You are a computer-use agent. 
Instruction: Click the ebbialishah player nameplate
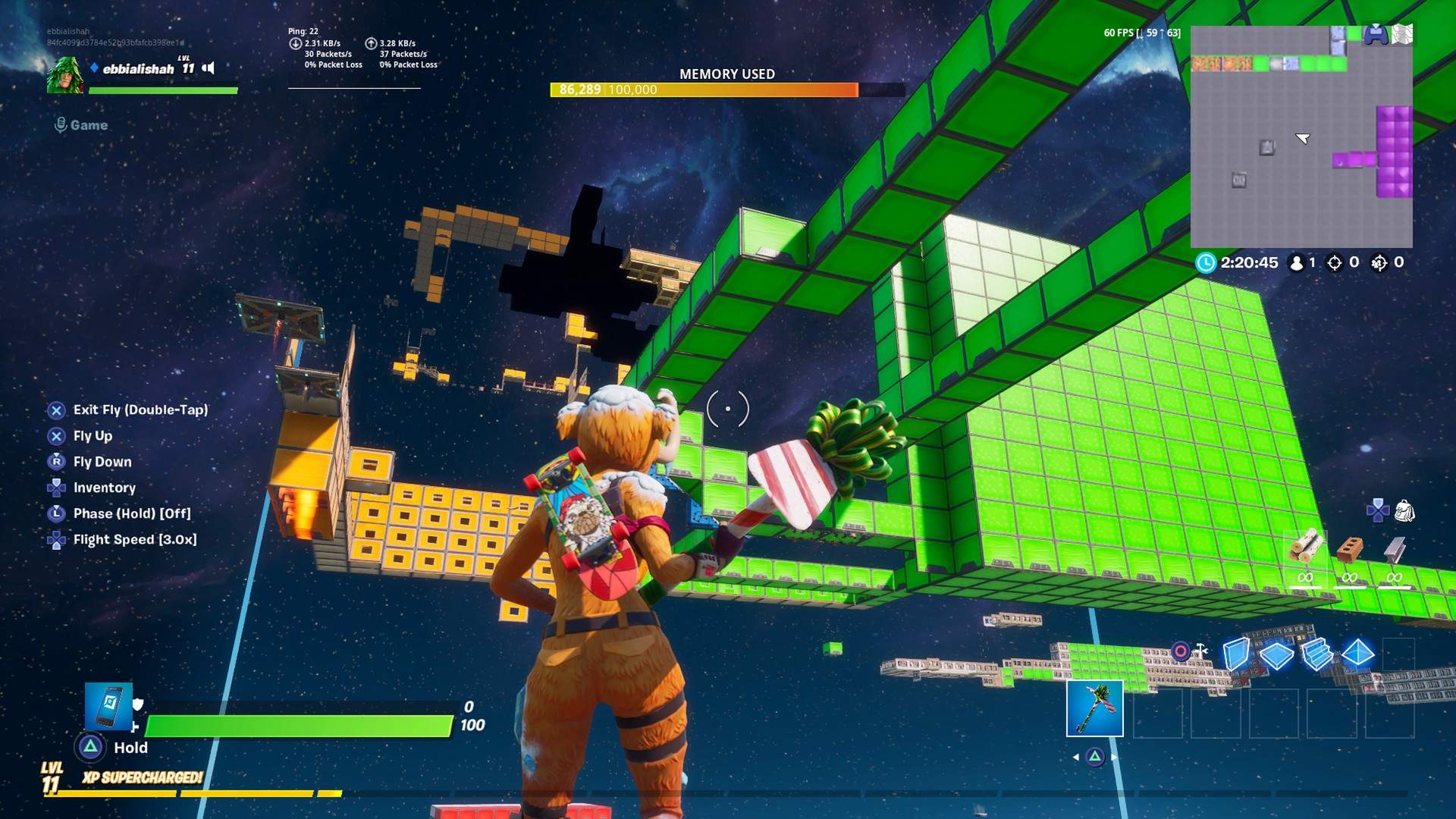140,67
